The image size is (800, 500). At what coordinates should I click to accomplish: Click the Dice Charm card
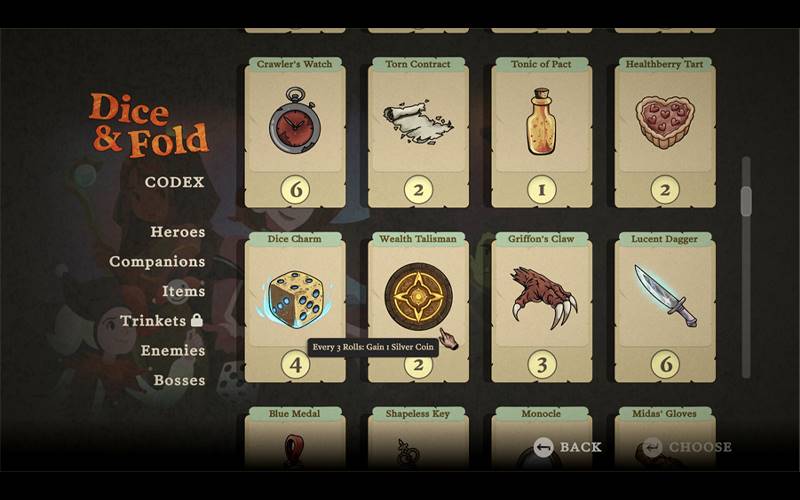click(294, 305)
